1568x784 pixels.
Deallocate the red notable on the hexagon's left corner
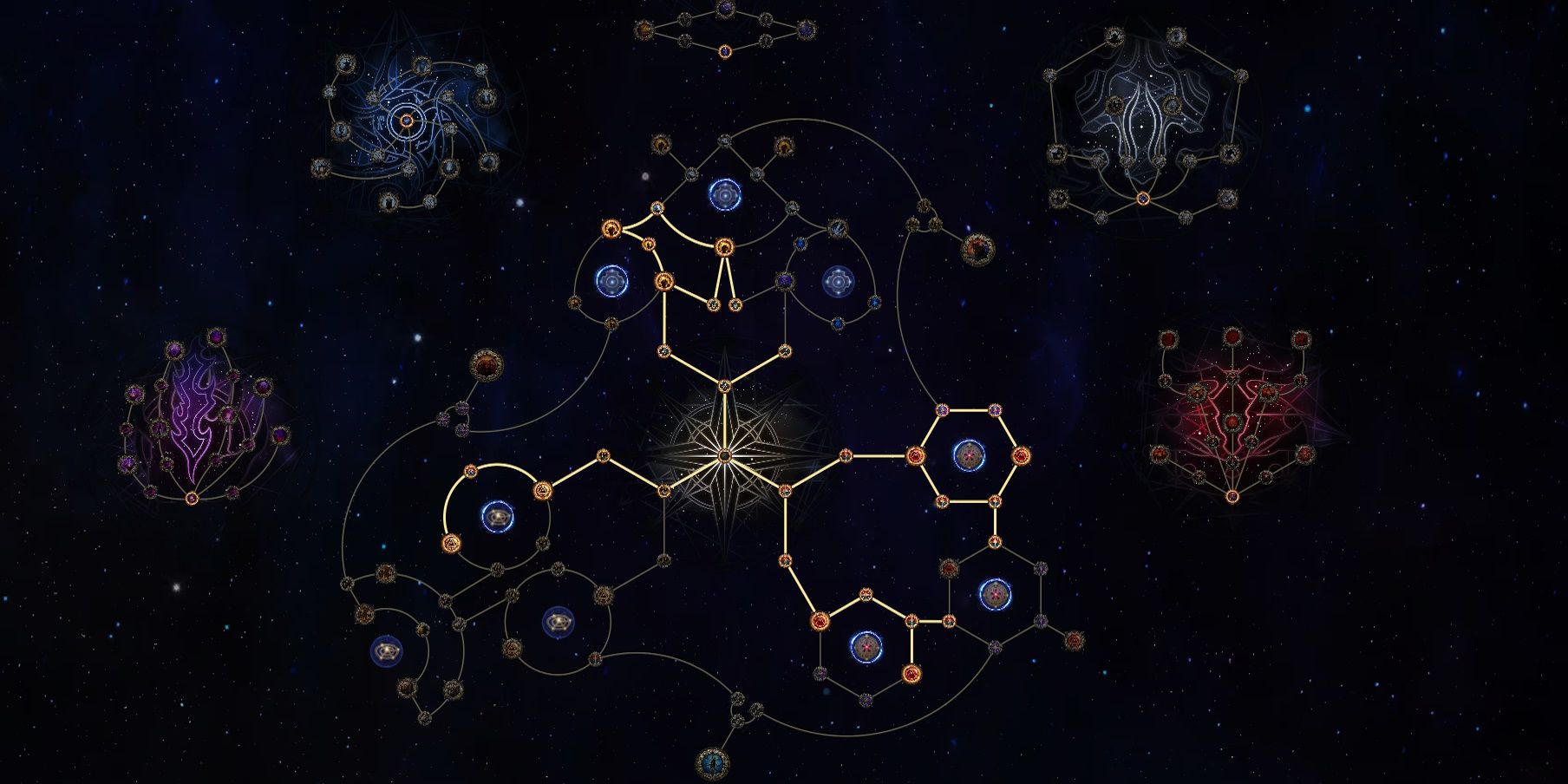[916, 455]
